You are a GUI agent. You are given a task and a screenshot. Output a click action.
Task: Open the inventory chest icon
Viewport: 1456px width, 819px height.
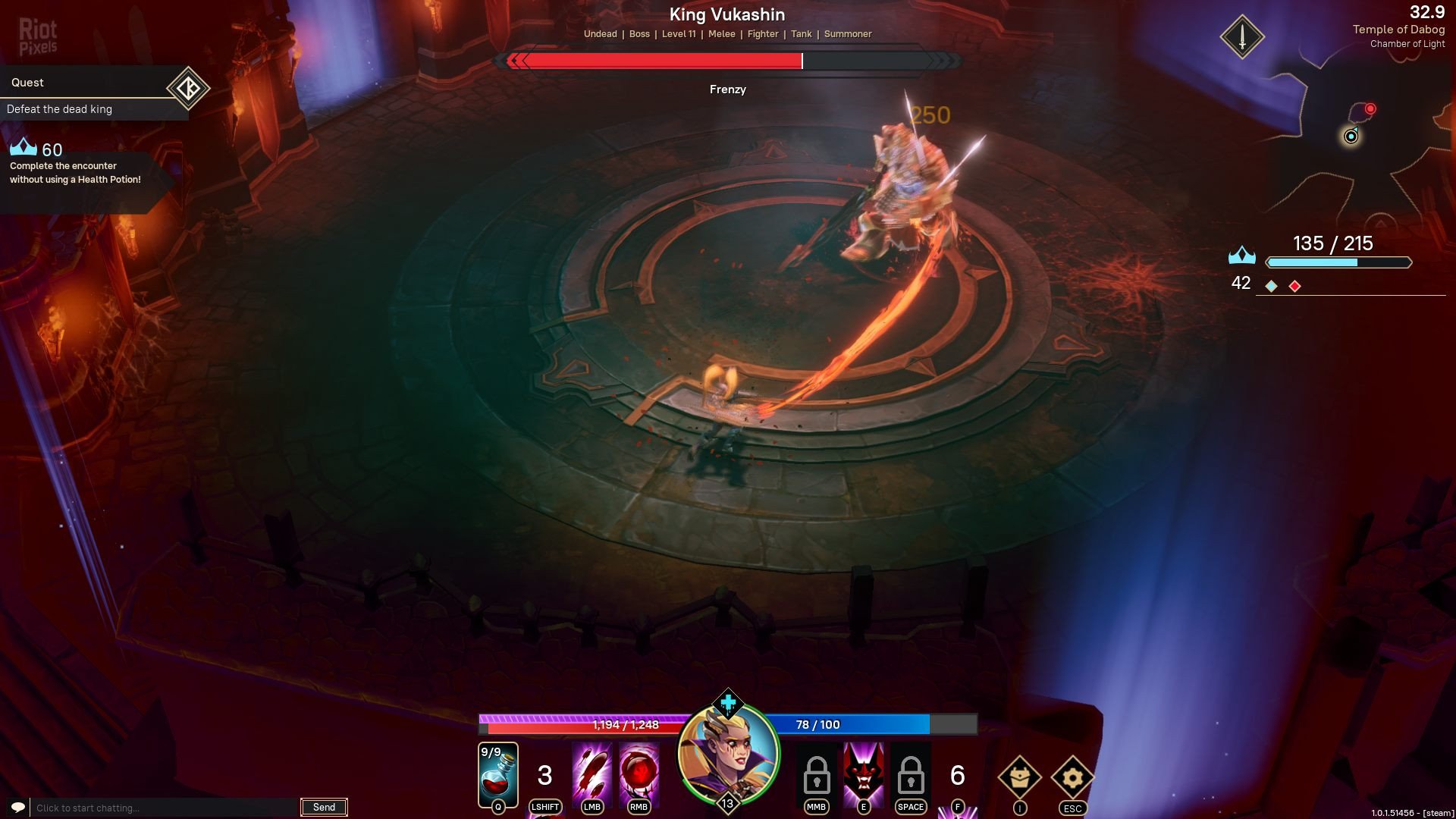tap(1019, 777)
